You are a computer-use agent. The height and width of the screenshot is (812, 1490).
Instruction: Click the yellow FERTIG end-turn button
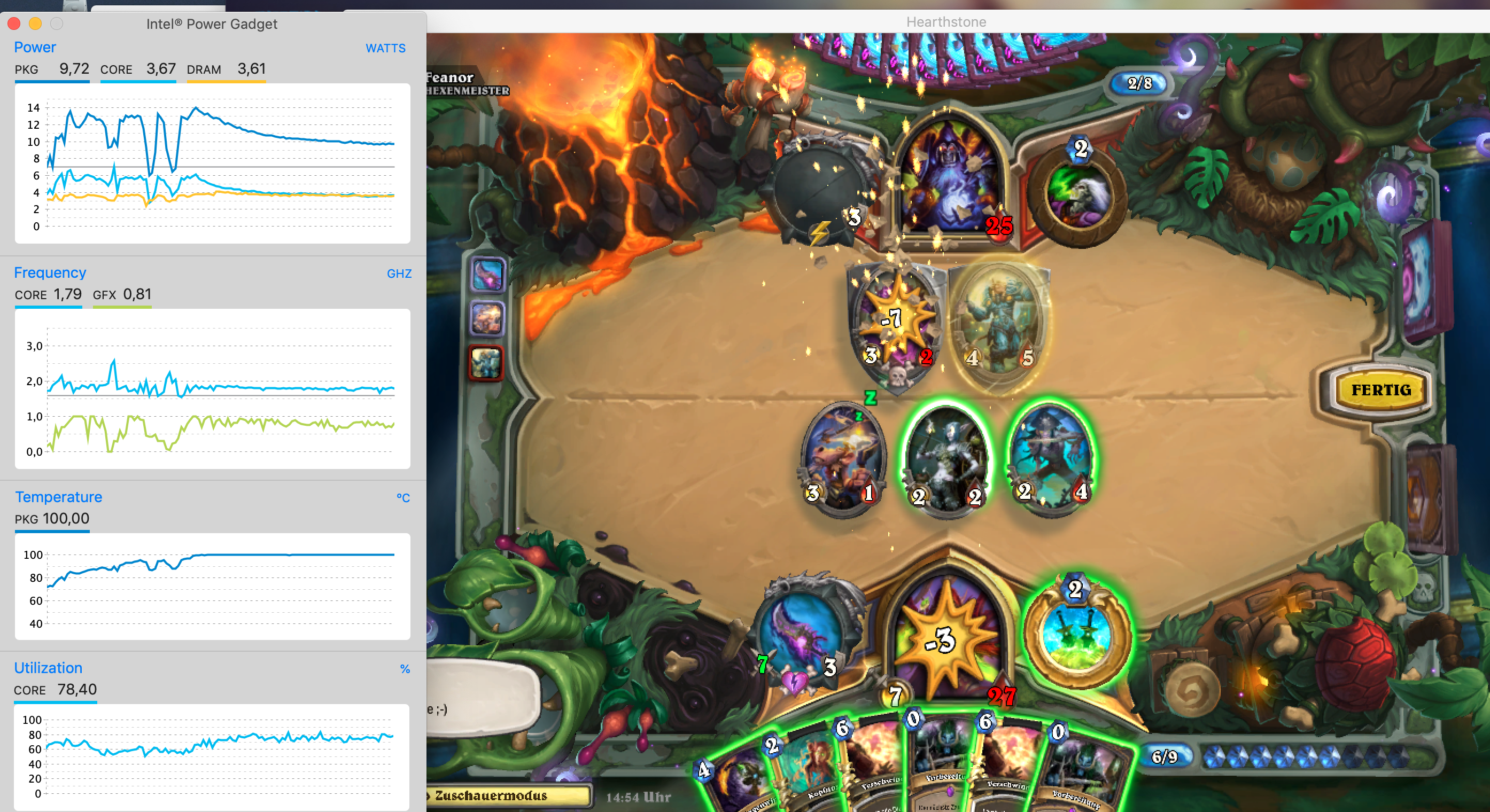tap(1380, 390)
